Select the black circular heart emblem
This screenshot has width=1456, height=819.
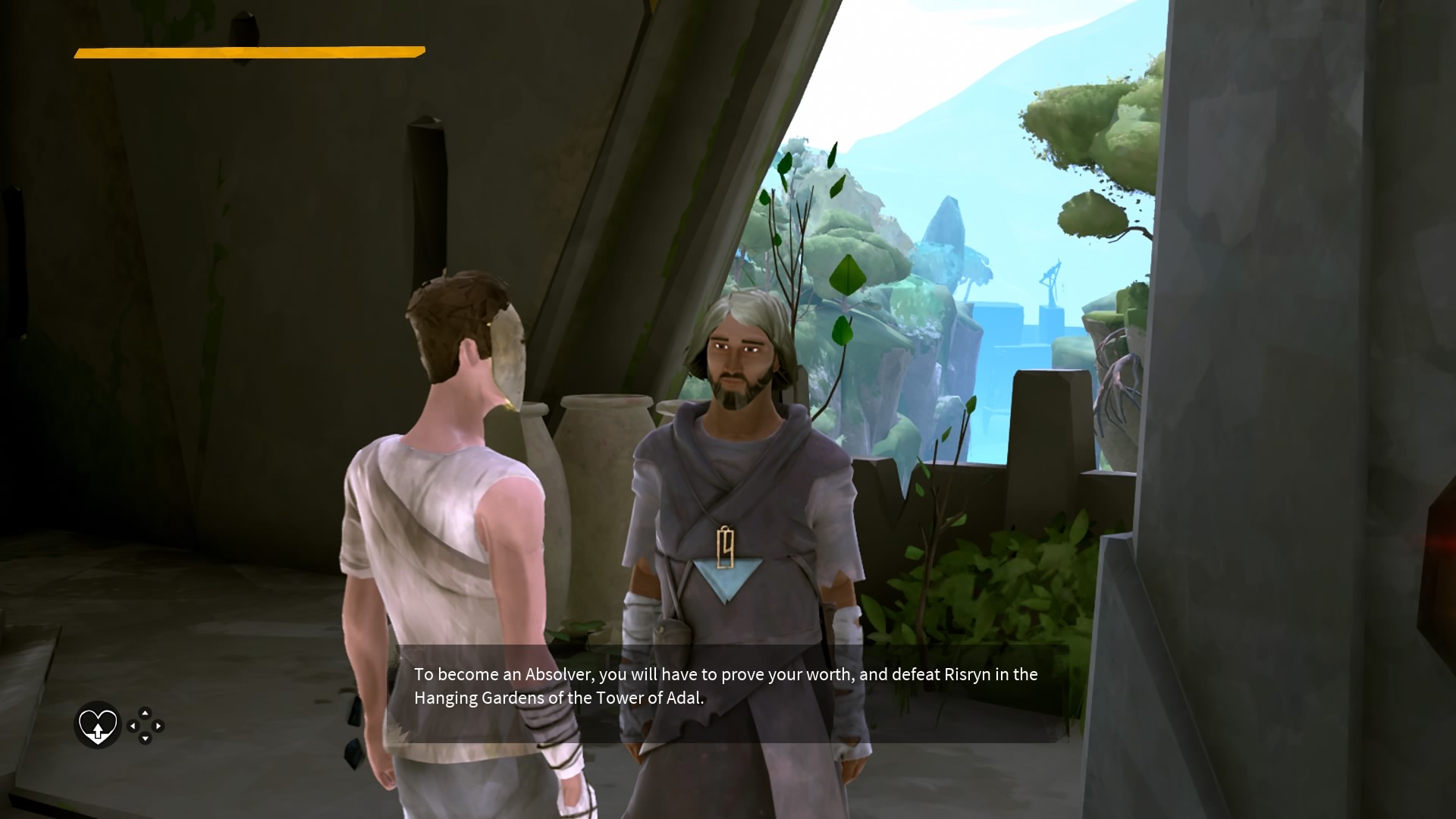(x=97, y=726)
